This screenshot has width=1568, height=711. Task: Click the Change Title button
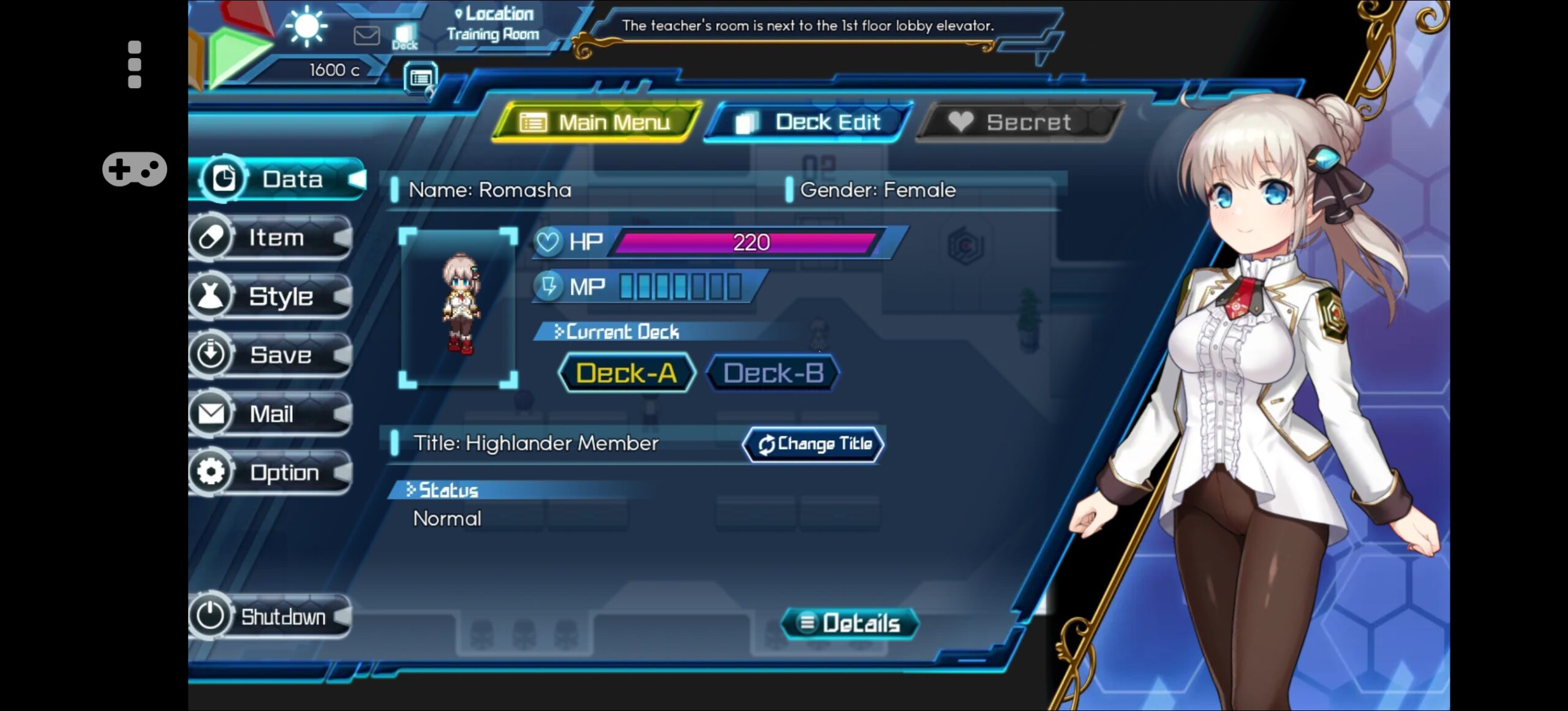coord(813,444)
